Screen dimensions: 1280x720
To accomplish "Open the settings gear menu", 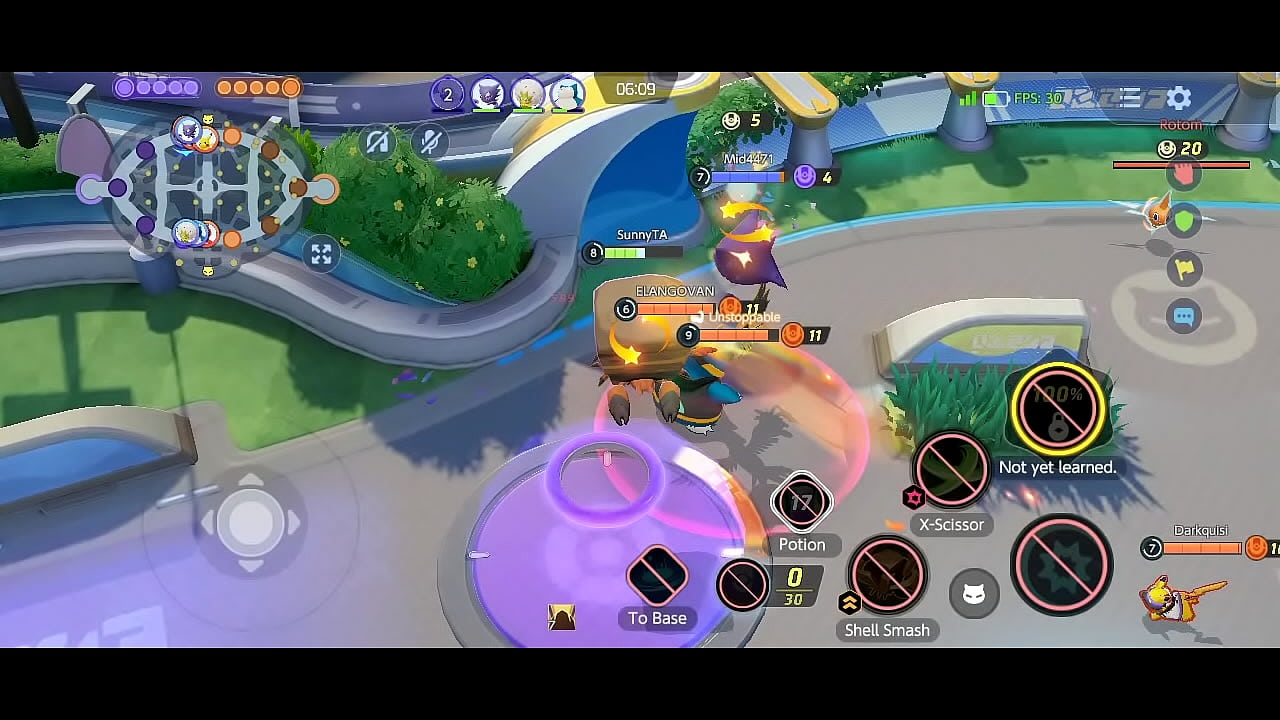I will coord(1179,98).
